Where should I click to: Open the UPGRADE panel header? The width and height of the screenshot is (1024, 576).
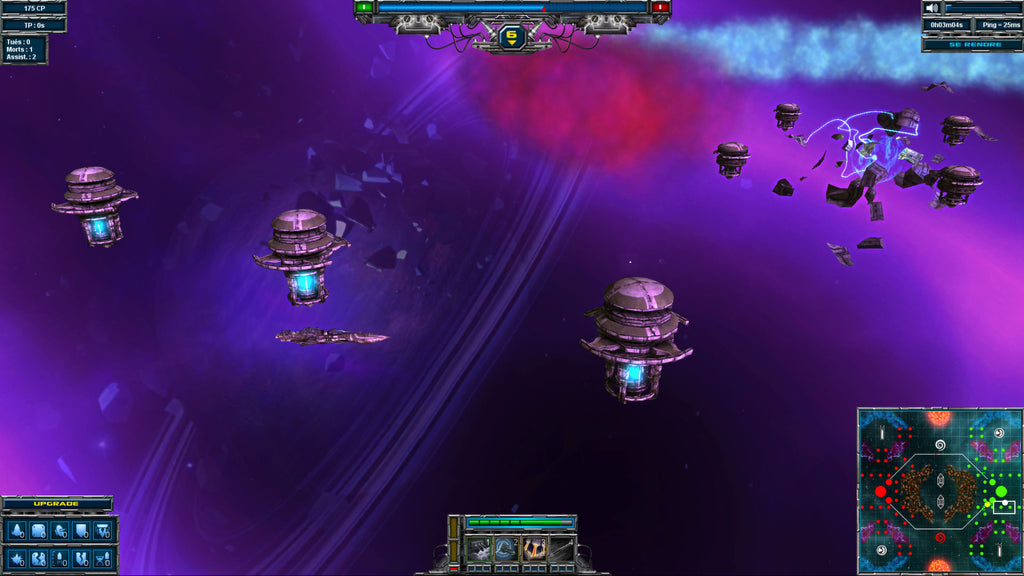(x=57, y=503)
